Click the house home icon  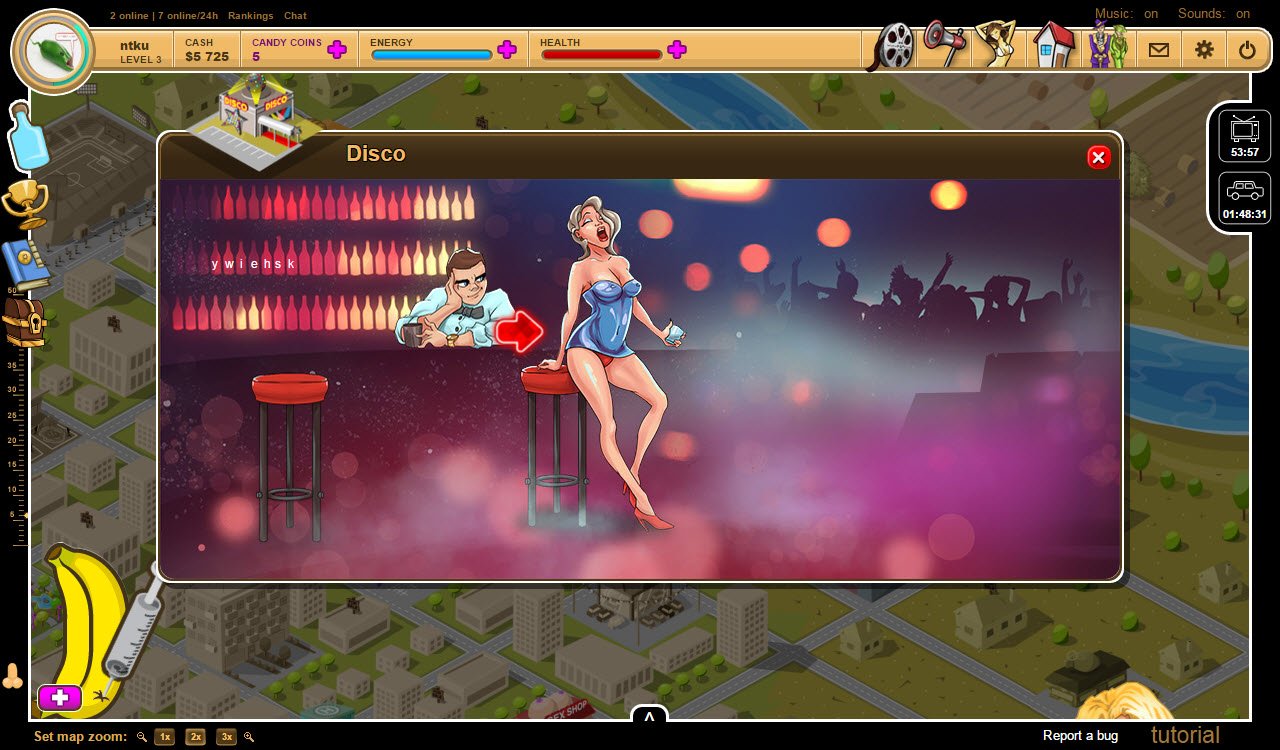(x=1053, y=47)
